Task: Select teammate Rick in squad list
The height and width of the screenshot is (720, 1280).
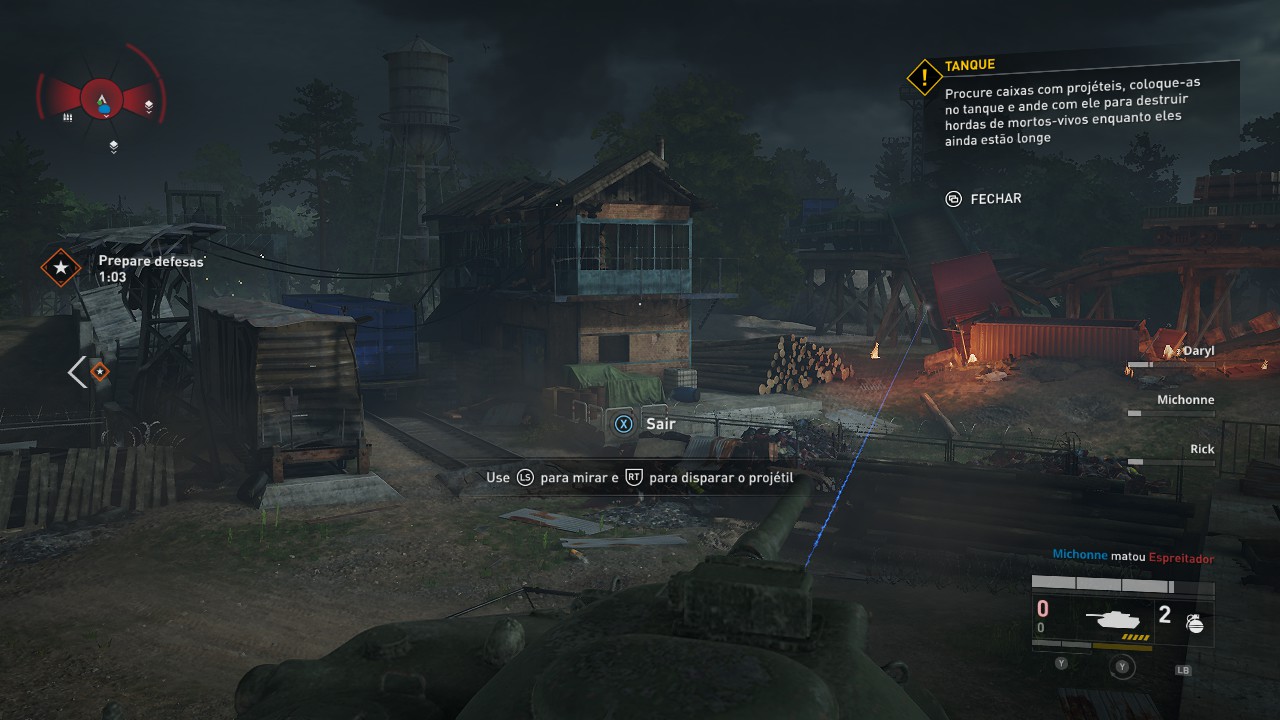Action: tap(1201, 449)
